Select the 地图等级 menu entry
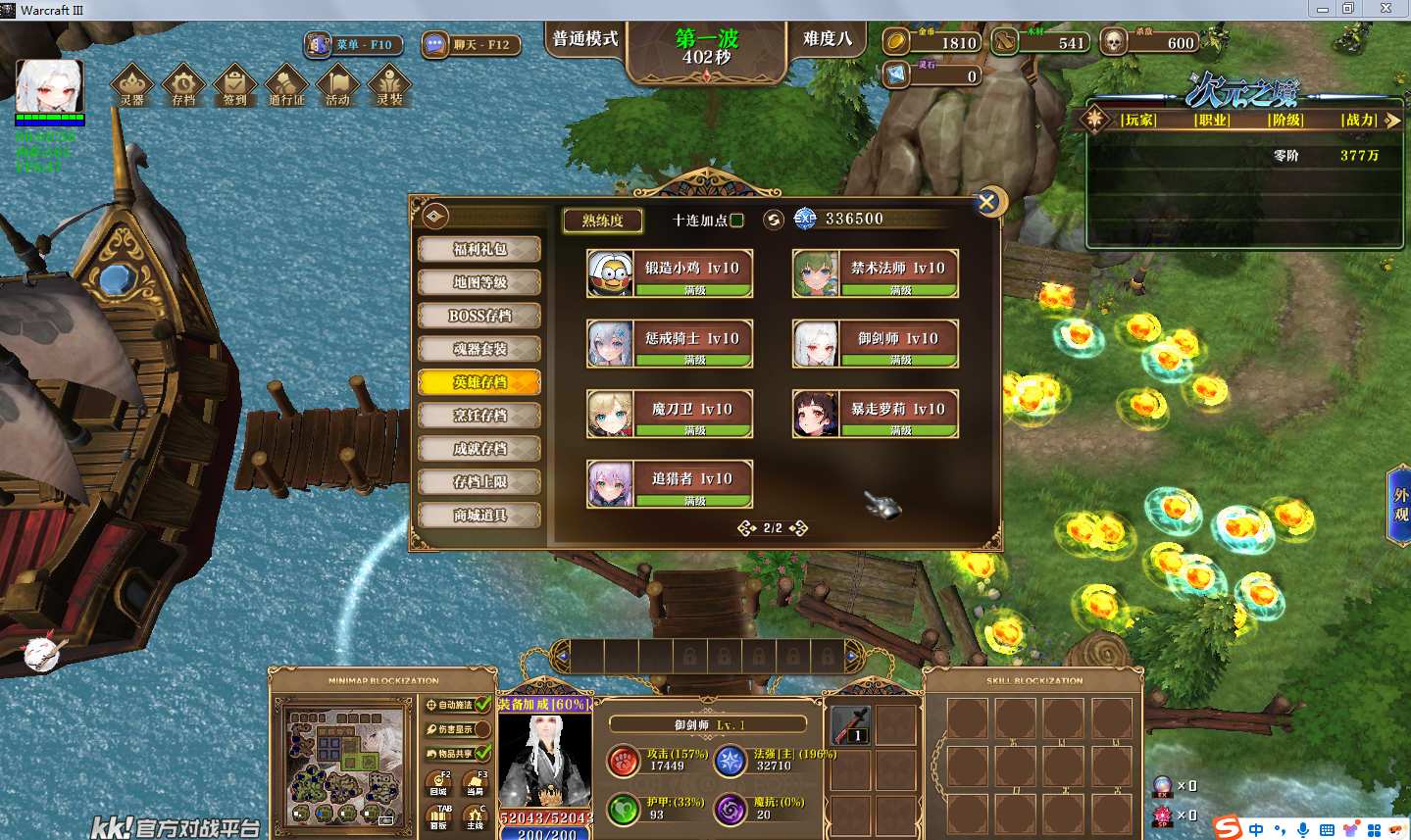This screenshot has width=1411, height=840. 479,282
